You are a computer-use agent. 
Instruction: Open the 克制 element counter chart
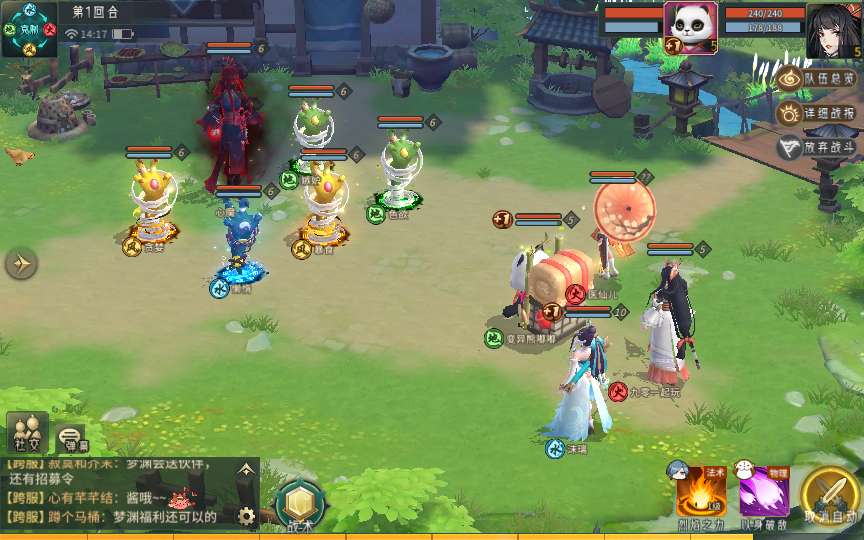click(28, 28)
